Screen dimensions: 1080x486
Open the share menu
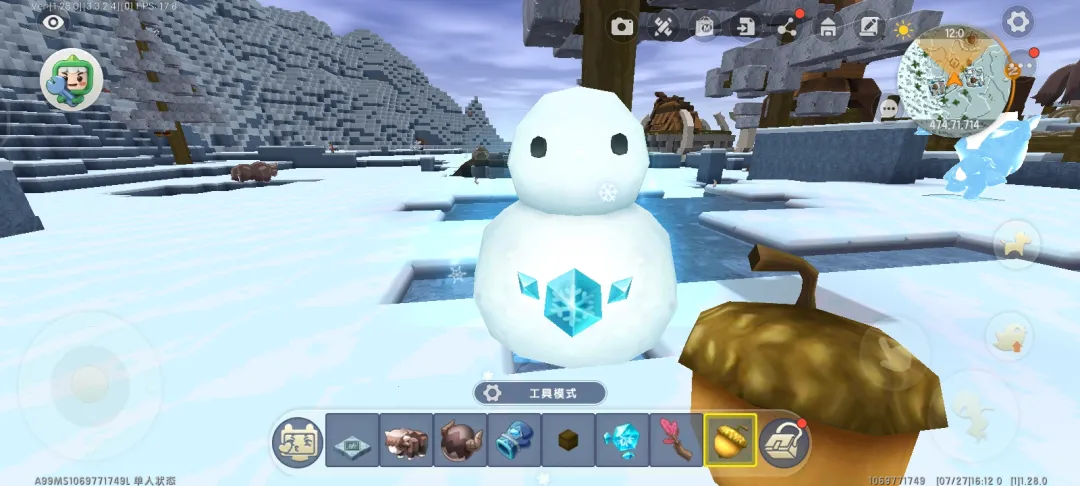[787, 27]
